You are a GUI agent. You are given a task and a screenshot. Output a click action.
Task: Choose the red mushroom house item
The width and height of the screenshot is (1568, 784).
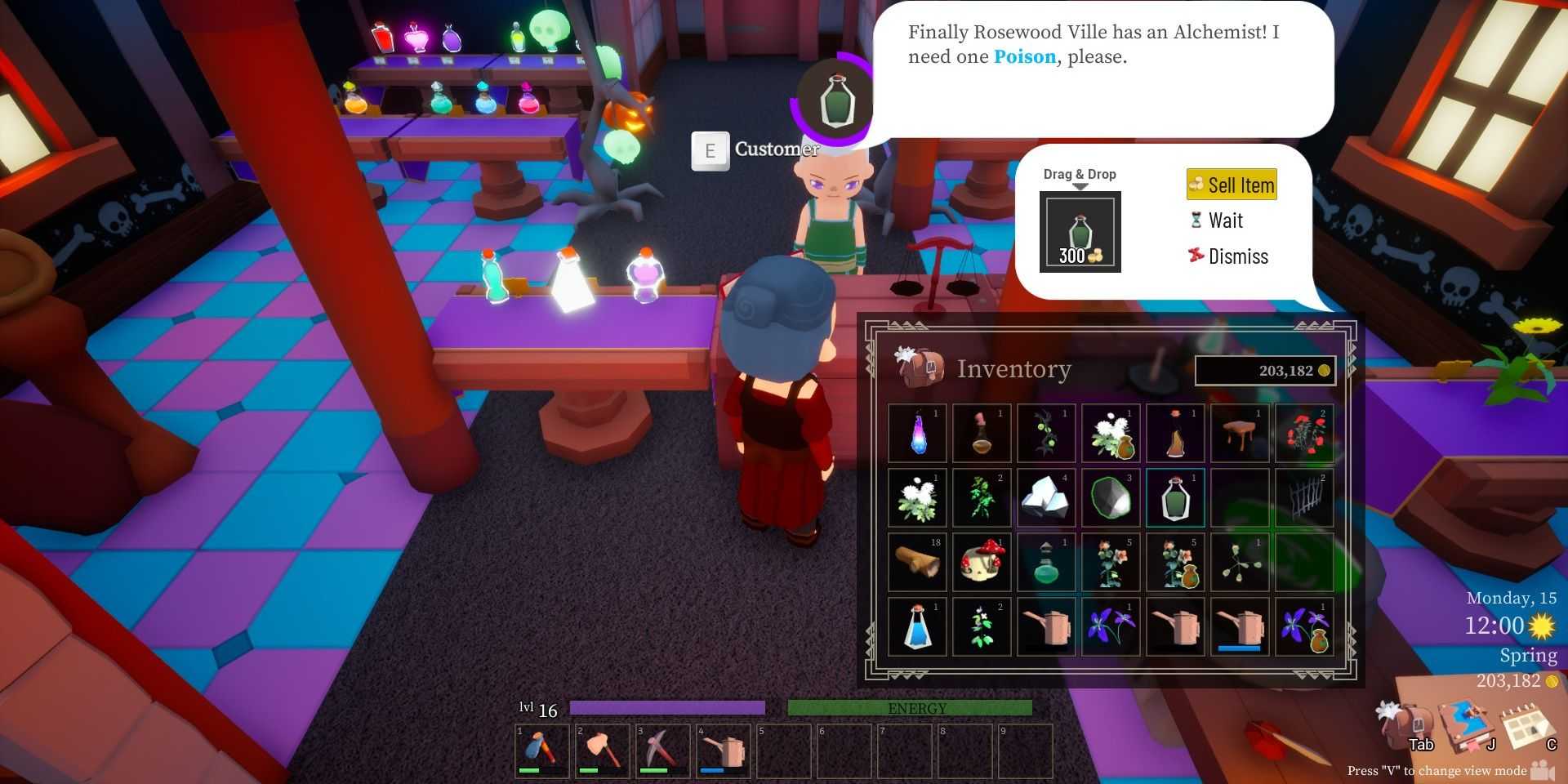pyautogui.click(x=982, y=562)
